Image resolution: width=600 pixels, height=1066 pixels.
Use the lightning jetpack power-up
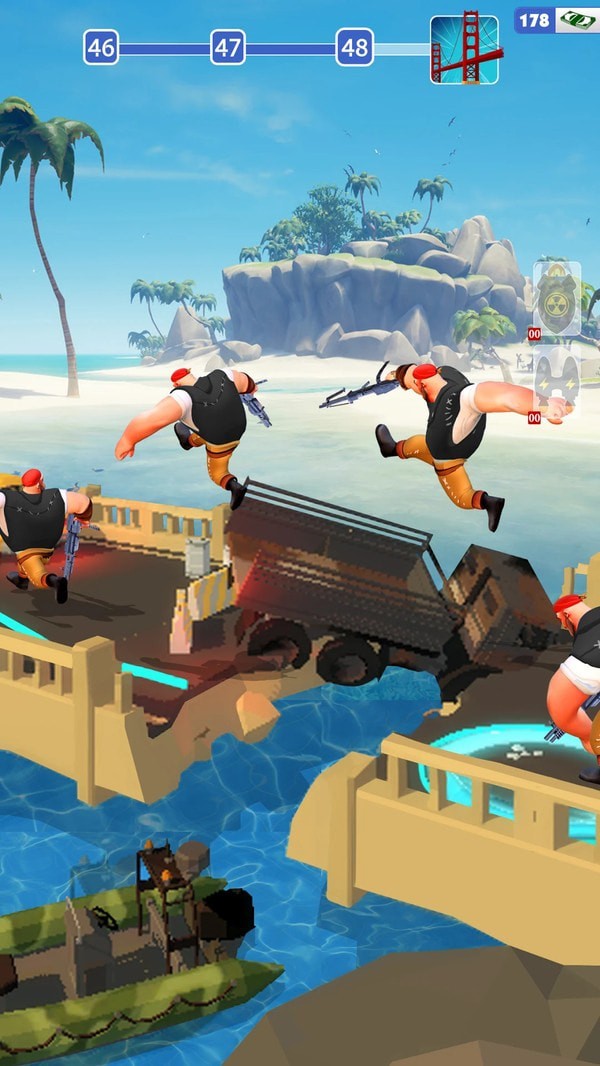(x=557, y=380)
